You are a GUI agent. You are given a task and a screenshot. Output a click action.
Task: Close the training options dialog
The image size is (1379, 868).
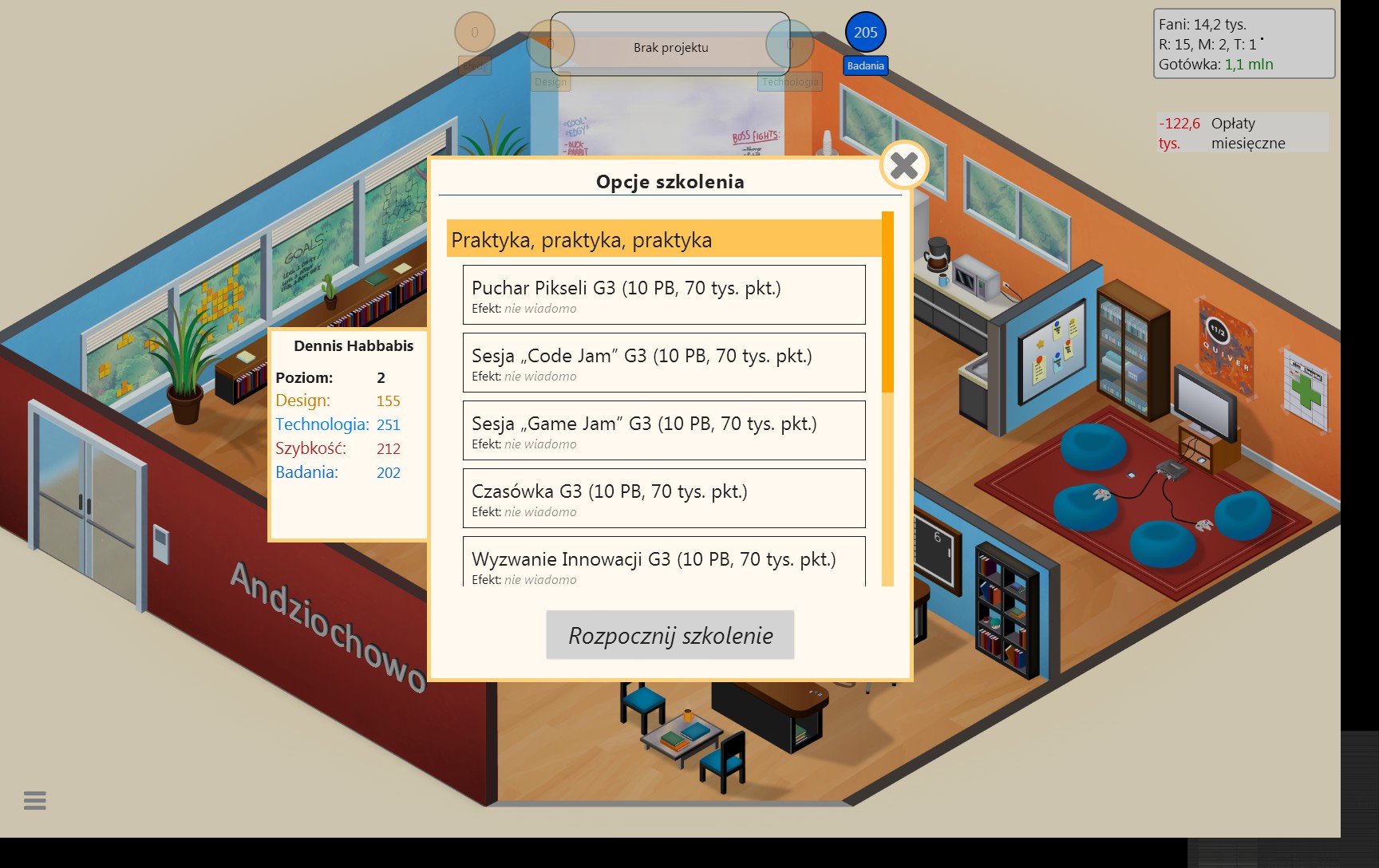pyautogui.click(x=903, y=166)
